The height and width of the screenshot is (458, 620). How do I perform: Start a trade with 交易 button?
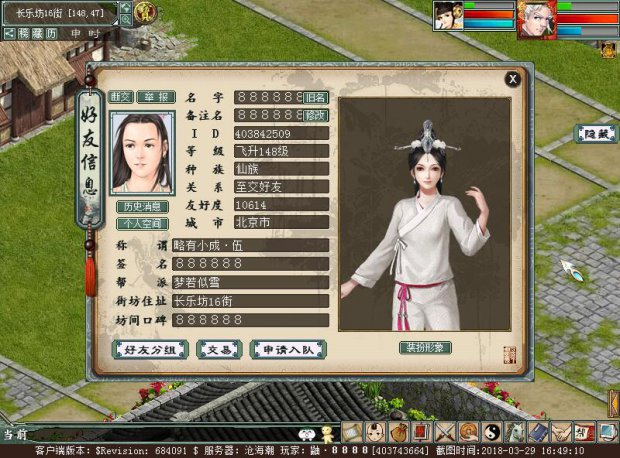pos(218,350)
